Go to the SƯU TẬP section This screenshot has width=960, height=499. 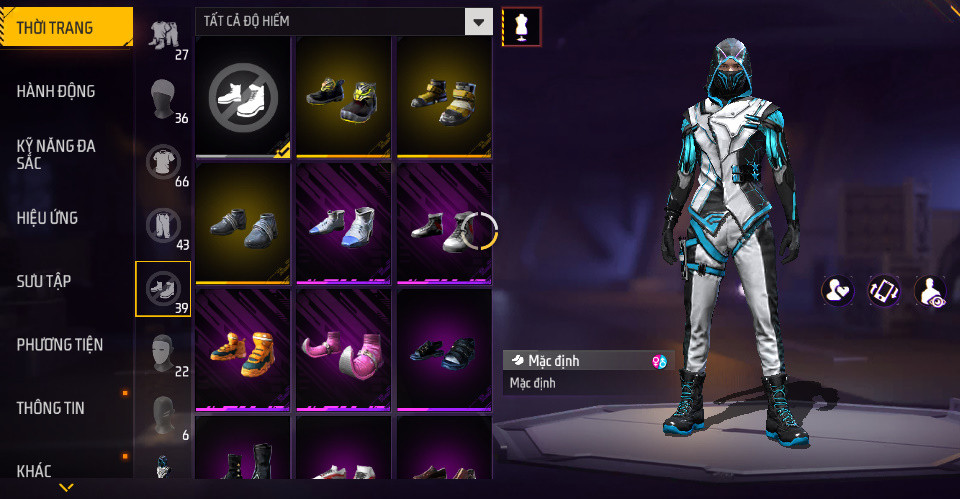pyautogui.click(x=44, y=281)
